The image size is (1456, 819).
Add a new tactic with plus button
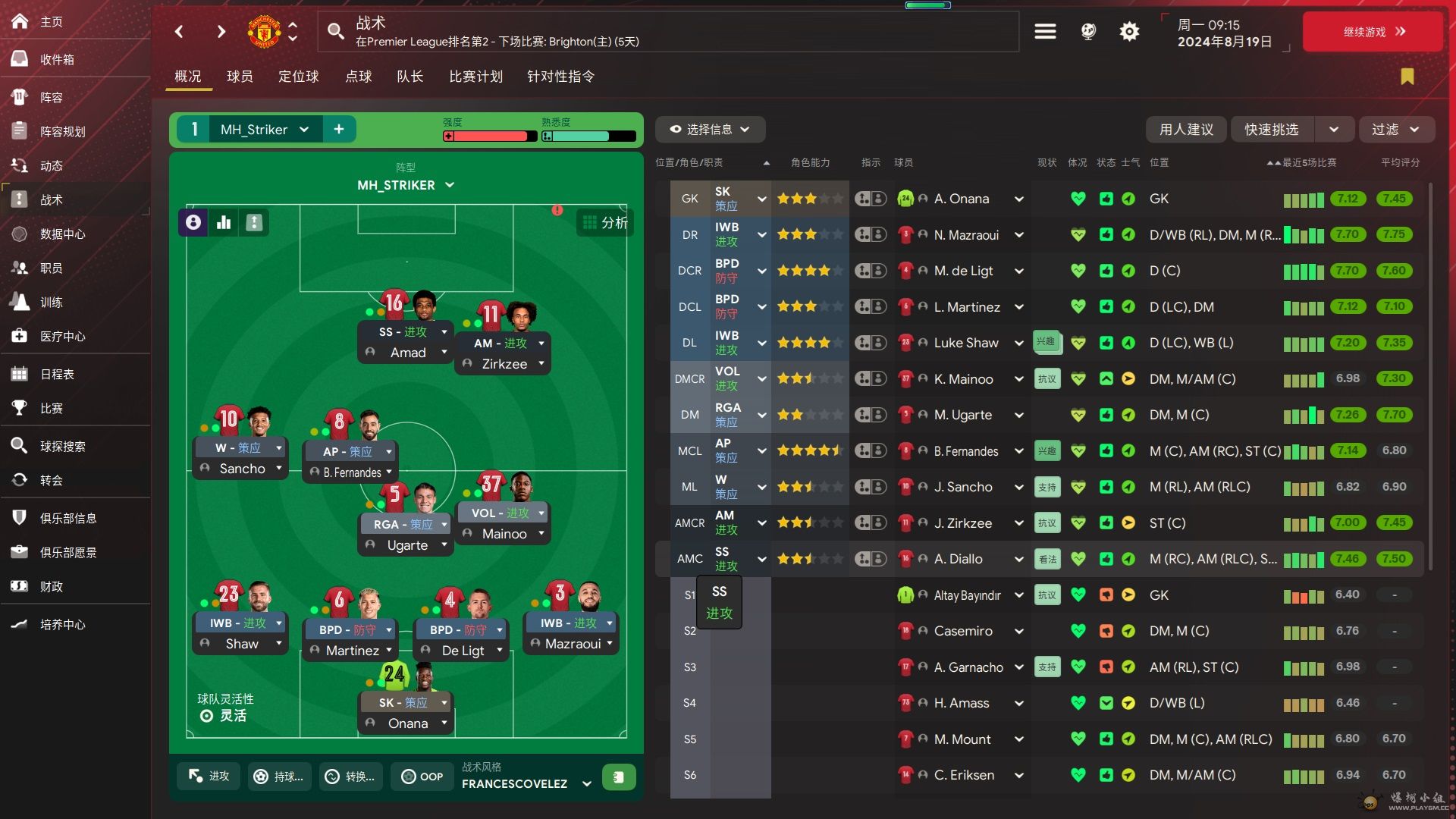pos(339,130)
